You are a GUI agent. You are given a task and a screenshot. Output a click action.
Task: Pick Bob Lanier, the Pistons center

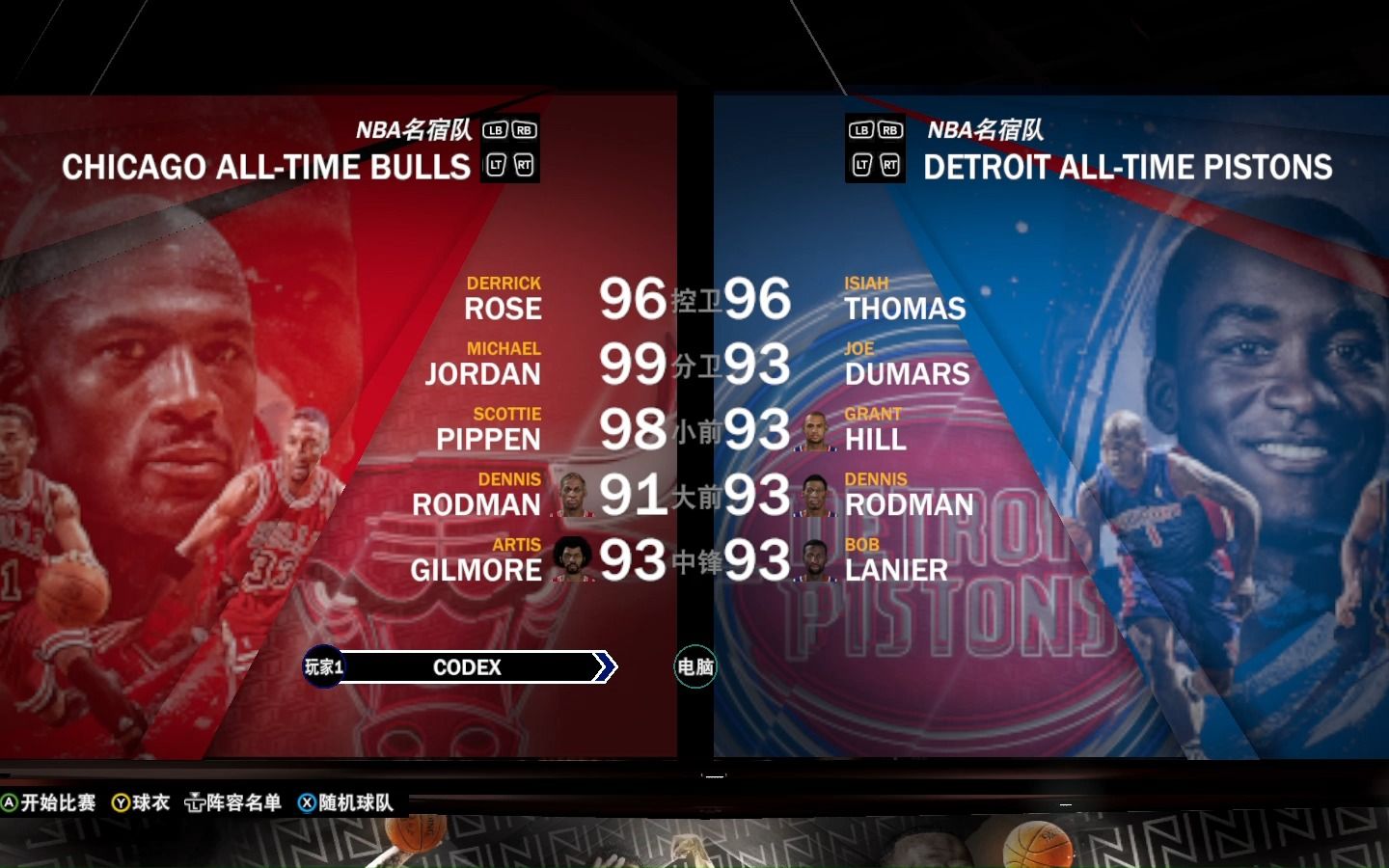pos(896,560)
